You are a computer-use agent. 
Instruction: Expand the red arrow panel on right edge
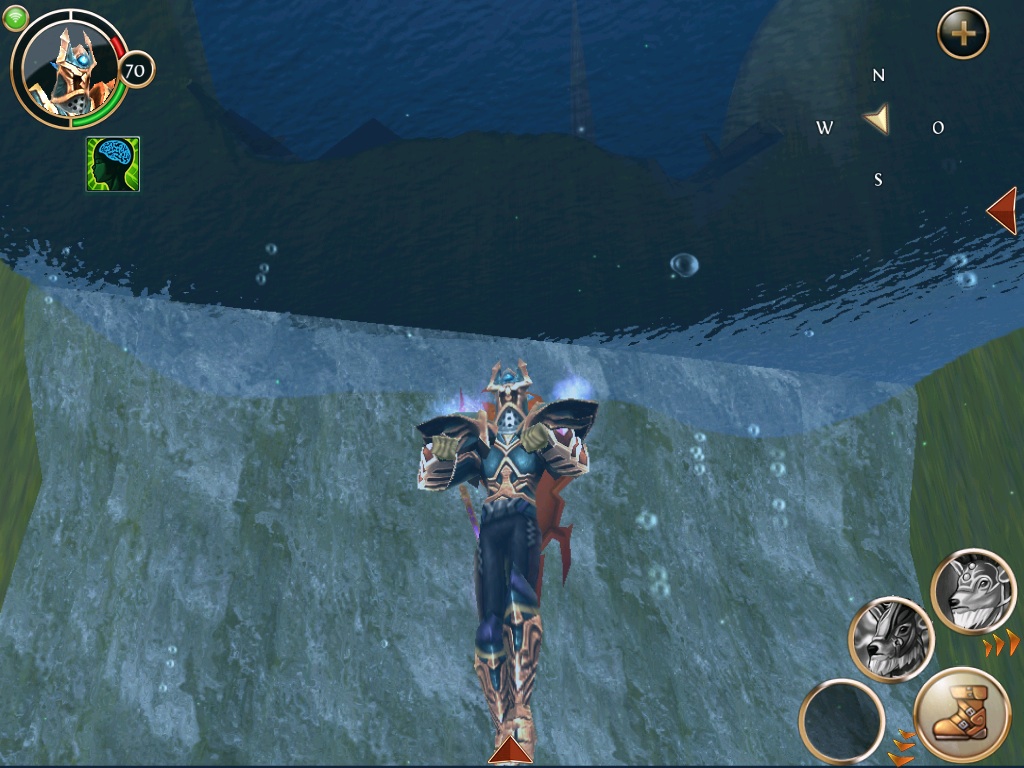coord(1002,210)
